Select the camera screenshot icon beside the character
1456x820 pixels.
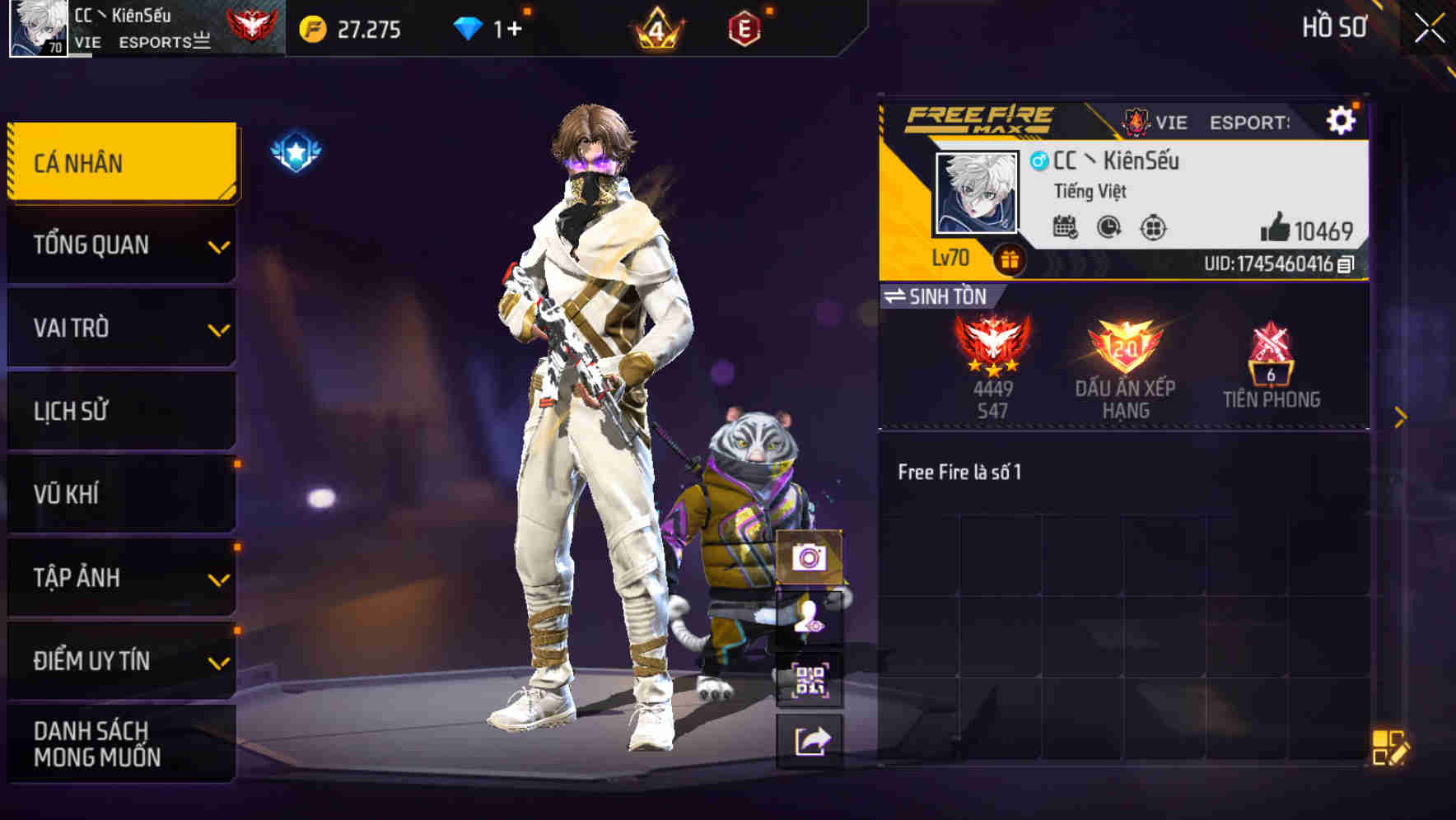810,558
